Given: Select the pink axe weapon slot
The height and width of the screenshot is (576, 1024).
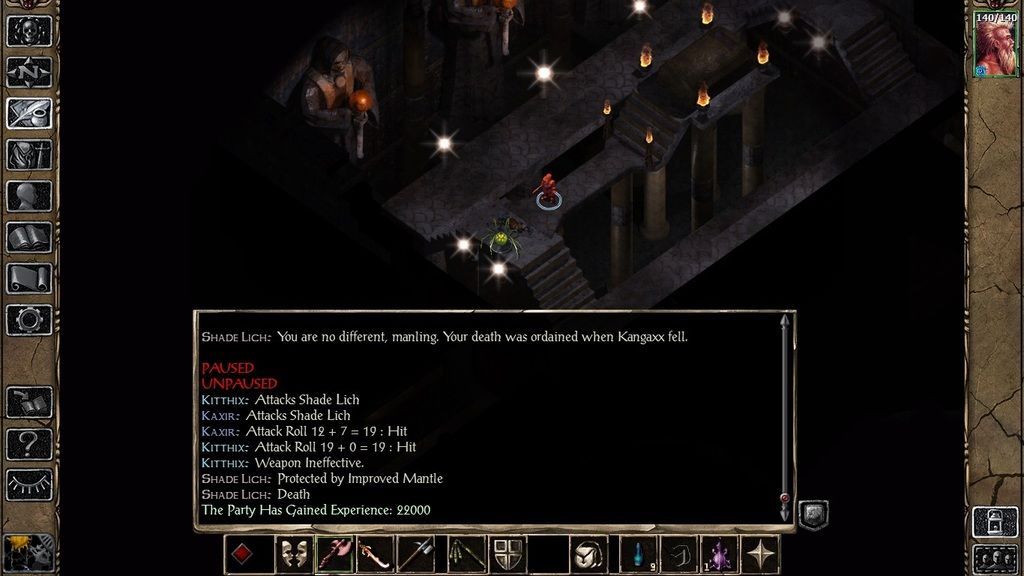Looking at the screenshot, I should tap(334, 555).
